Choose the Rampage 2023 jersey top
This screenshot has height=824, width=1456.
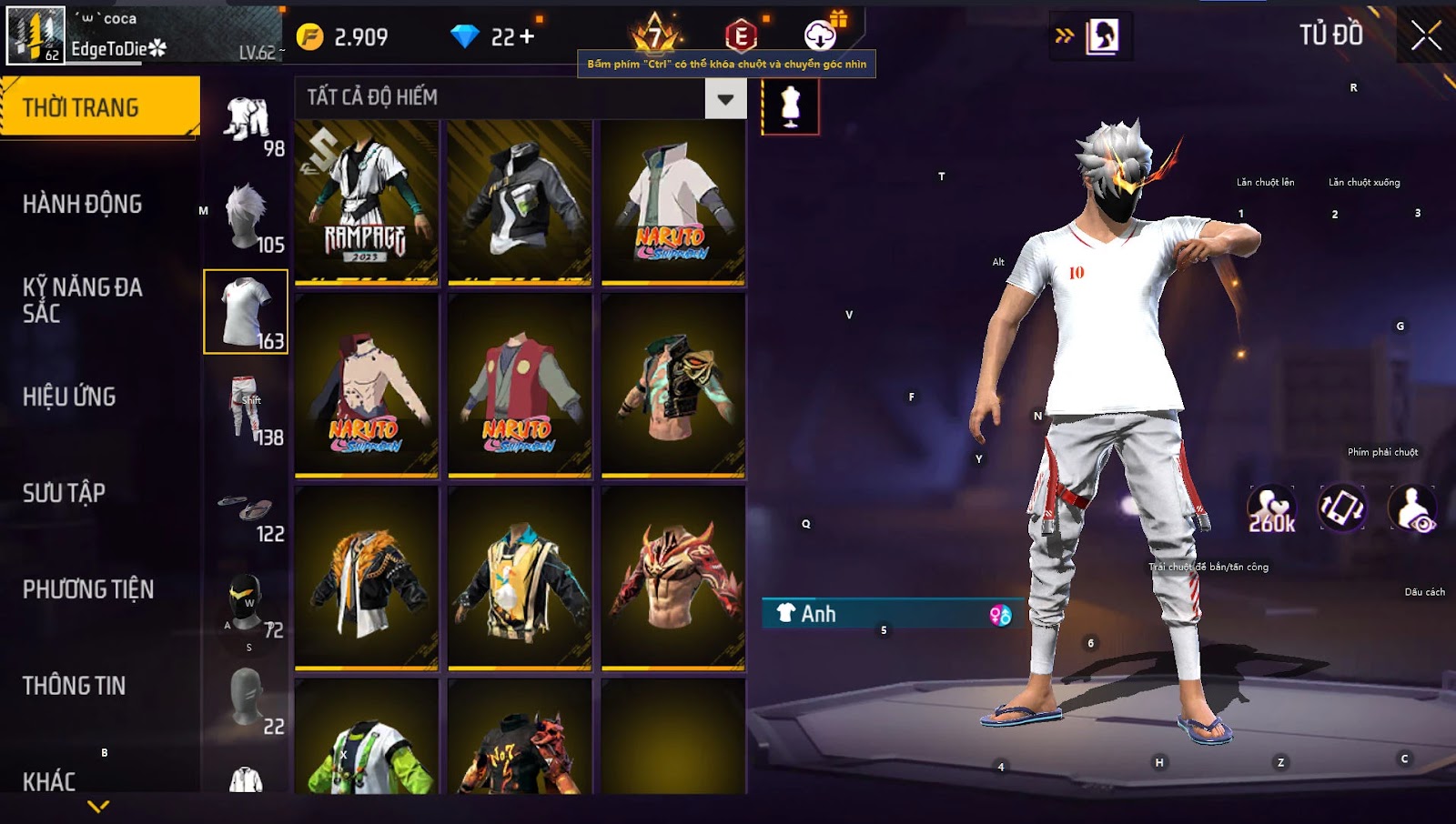pyautogui.click(x=367, y=203)
